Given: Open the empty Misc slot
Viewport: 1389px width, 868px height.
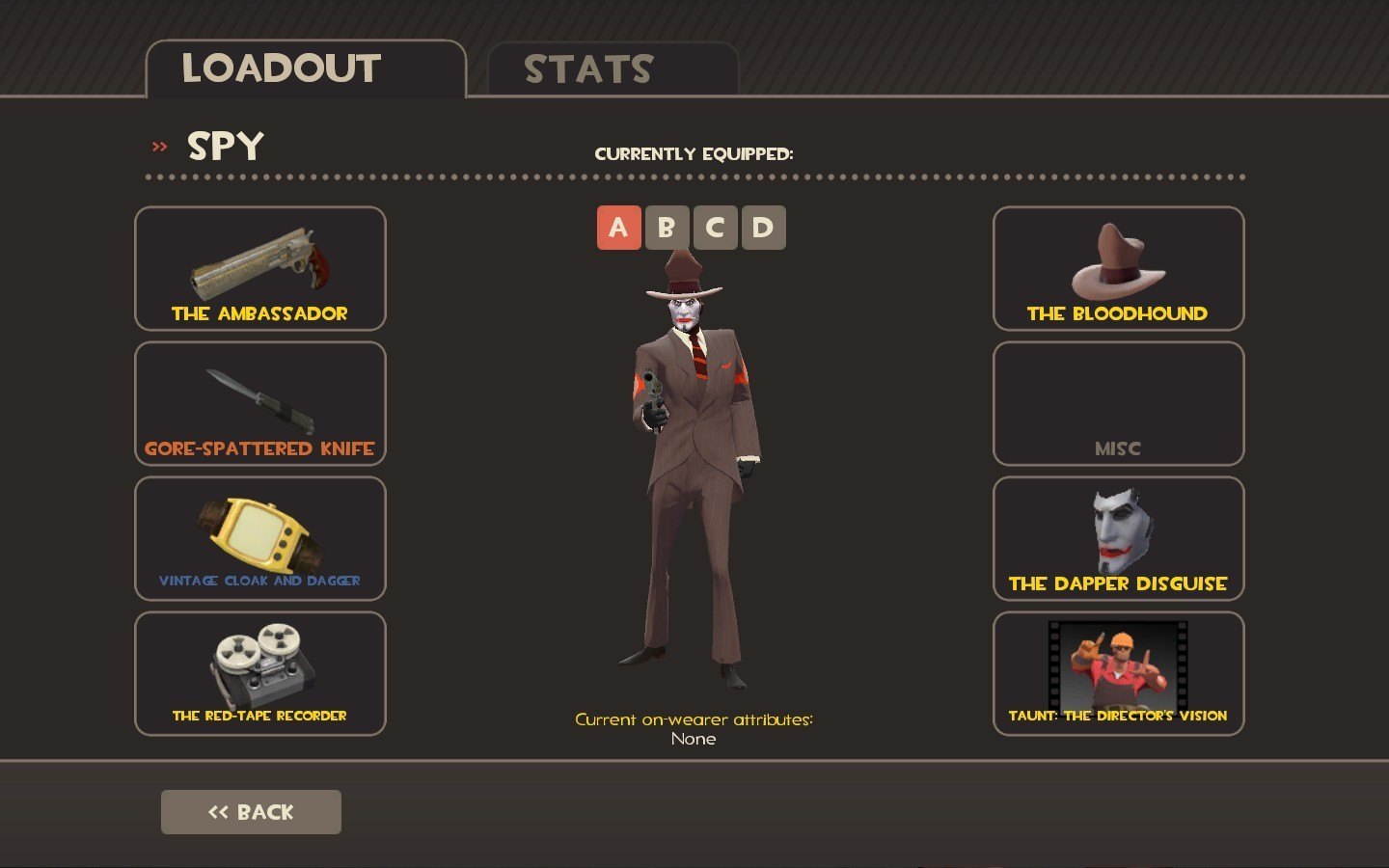Looking at the screenshot, I should pyautogui.click(x=1118, y=404).
